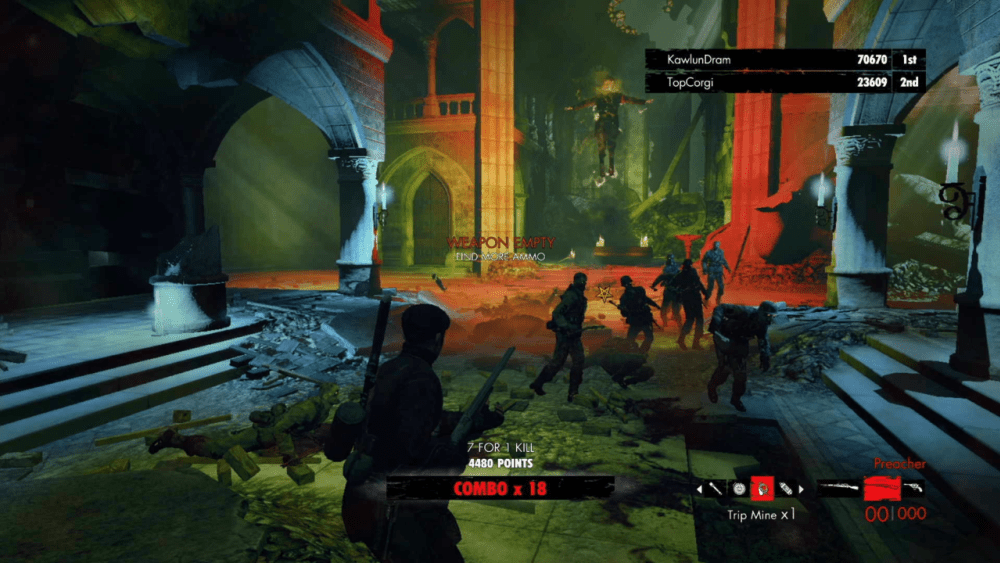Switch to the revolver pistol slot

click(913, 488)
